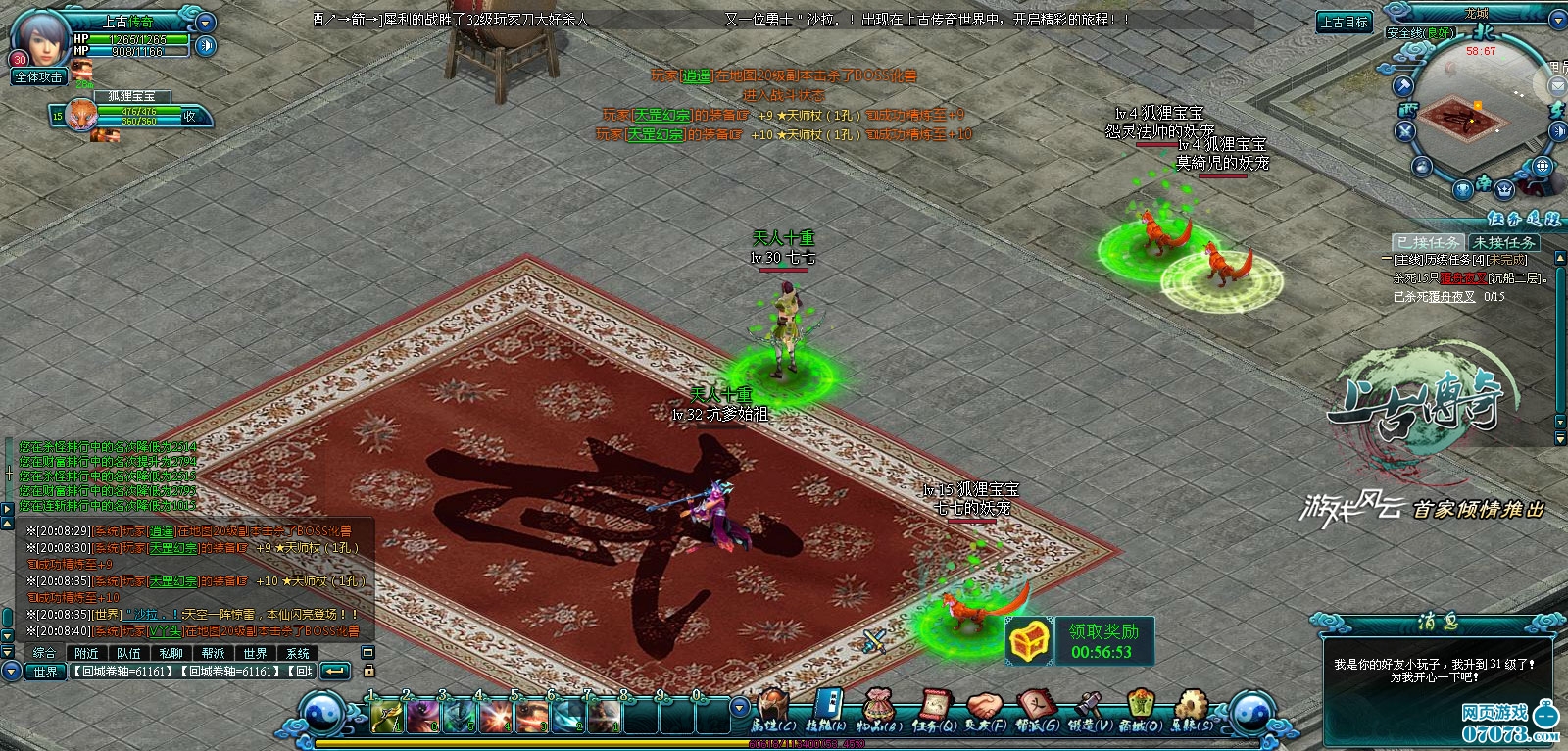The height and width of the screenshot is (751, 1568).
Task: Open the 锻造 forging hammer menu
Action: (1089, 710)
